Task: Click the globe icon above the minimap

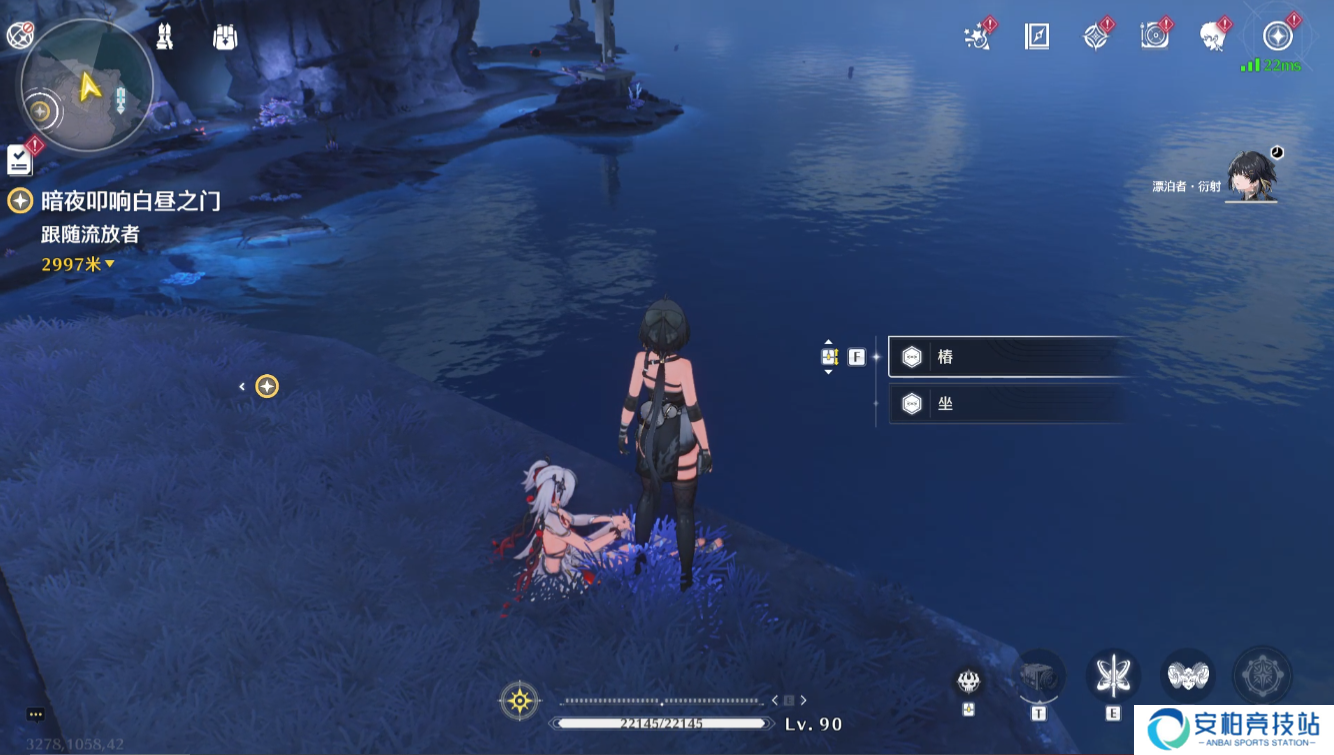Action: tap(19, 36)
